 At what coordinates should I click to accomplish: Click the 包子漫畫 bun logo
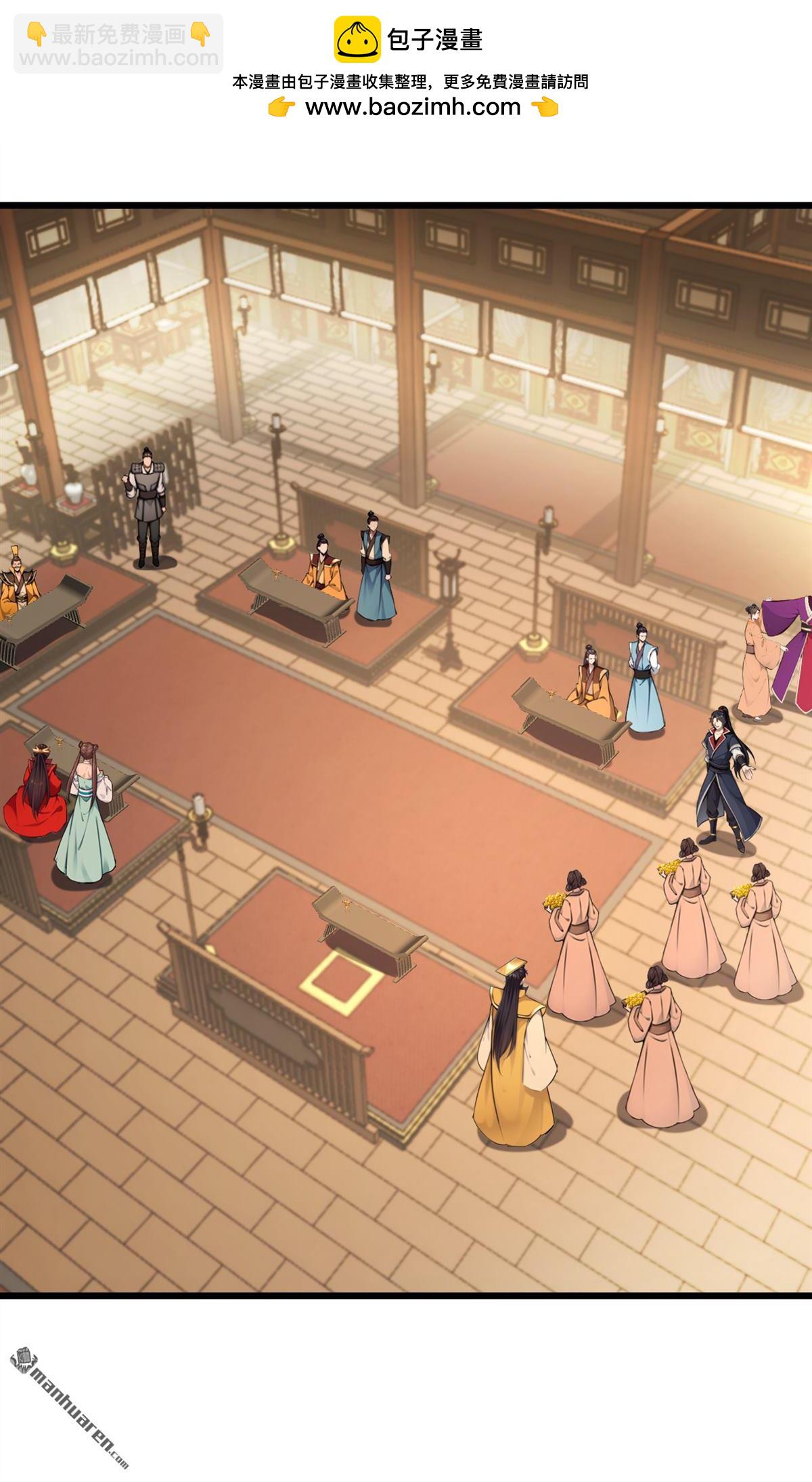tap(357, 39)
